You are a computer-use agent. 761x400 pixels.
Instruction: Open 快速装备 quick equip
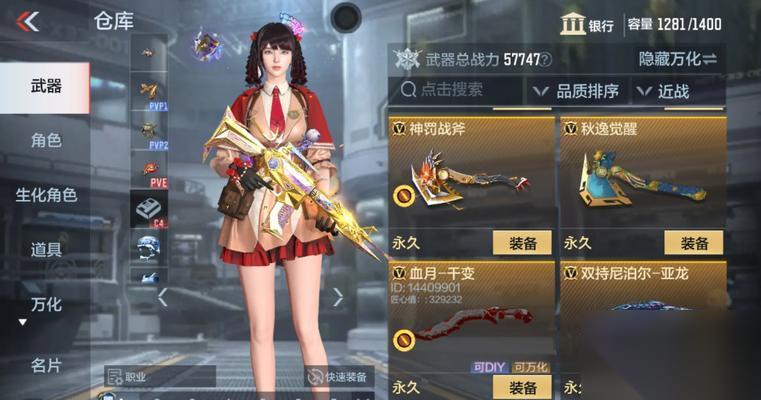pos(338,377)
